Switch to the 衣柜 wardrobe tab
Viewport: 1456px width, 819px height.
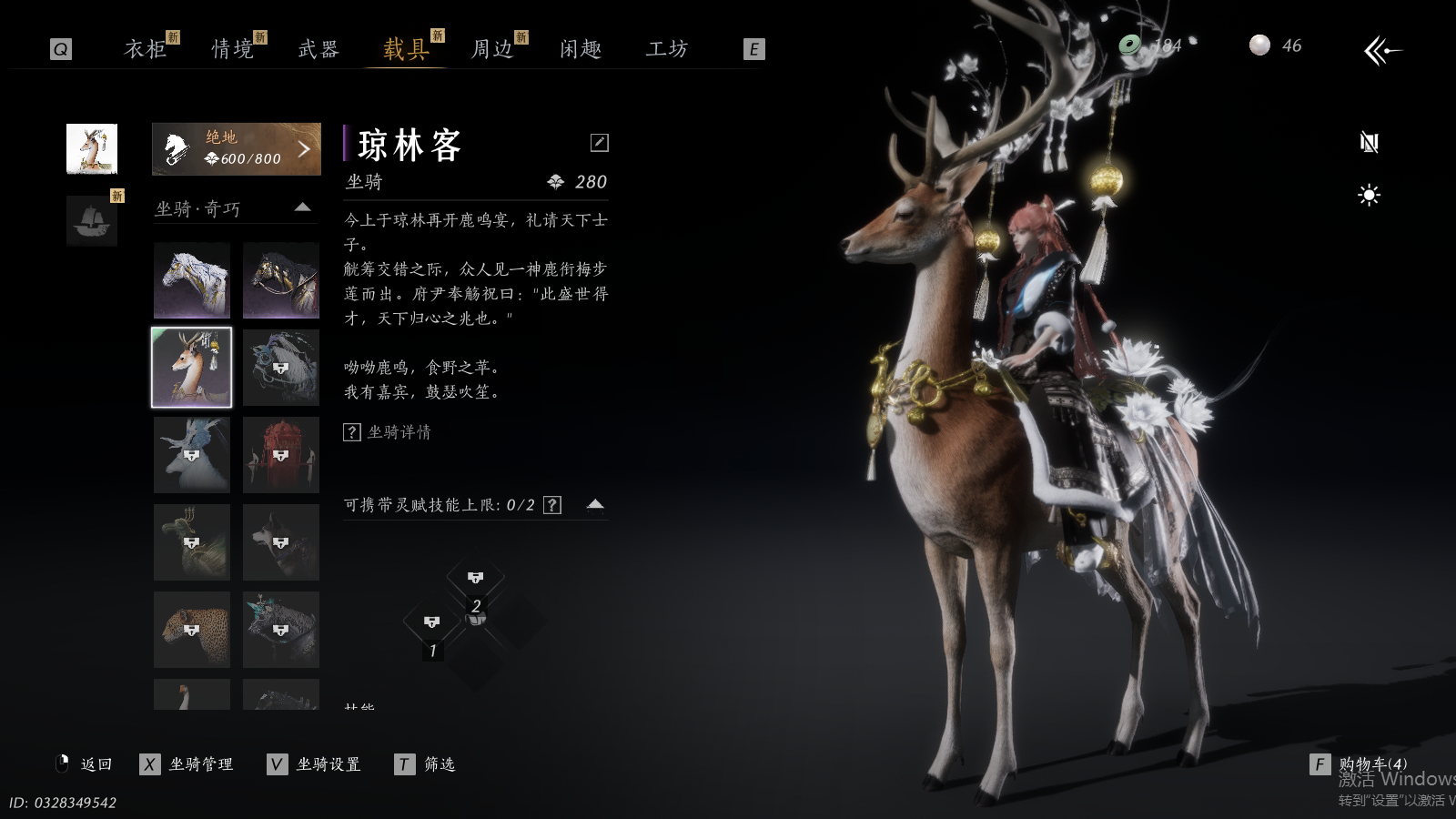(x=146, y=49)
